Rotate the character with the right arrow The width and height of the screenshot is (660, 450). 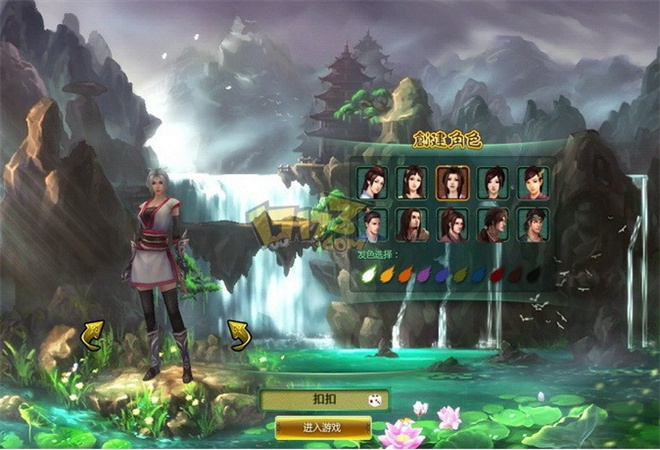point(239,334)
